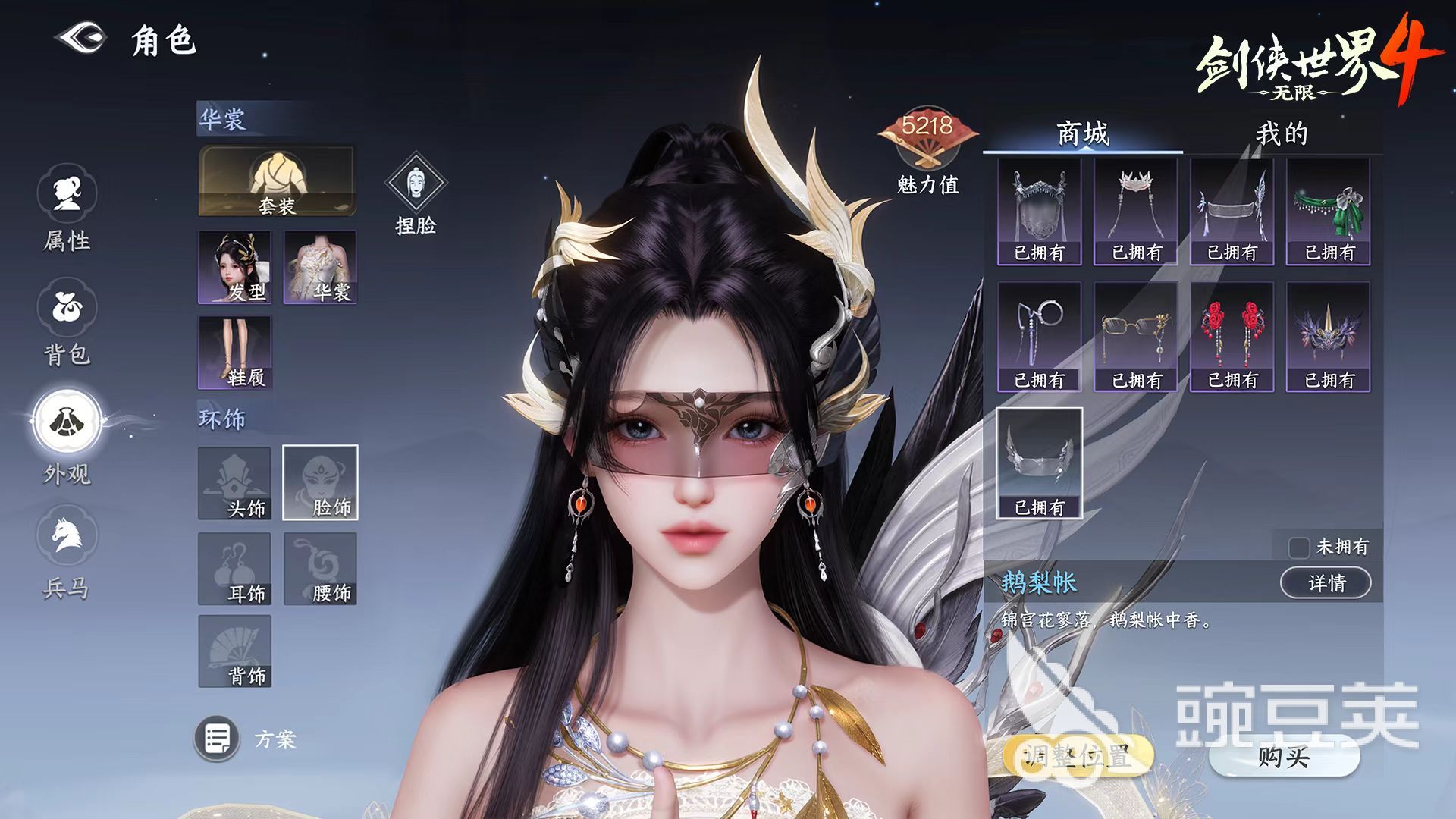The height and width of the screenshot is (819, 1456).
Task: Switch to the 我的 owned items tab
Action: click(1282, 134)
